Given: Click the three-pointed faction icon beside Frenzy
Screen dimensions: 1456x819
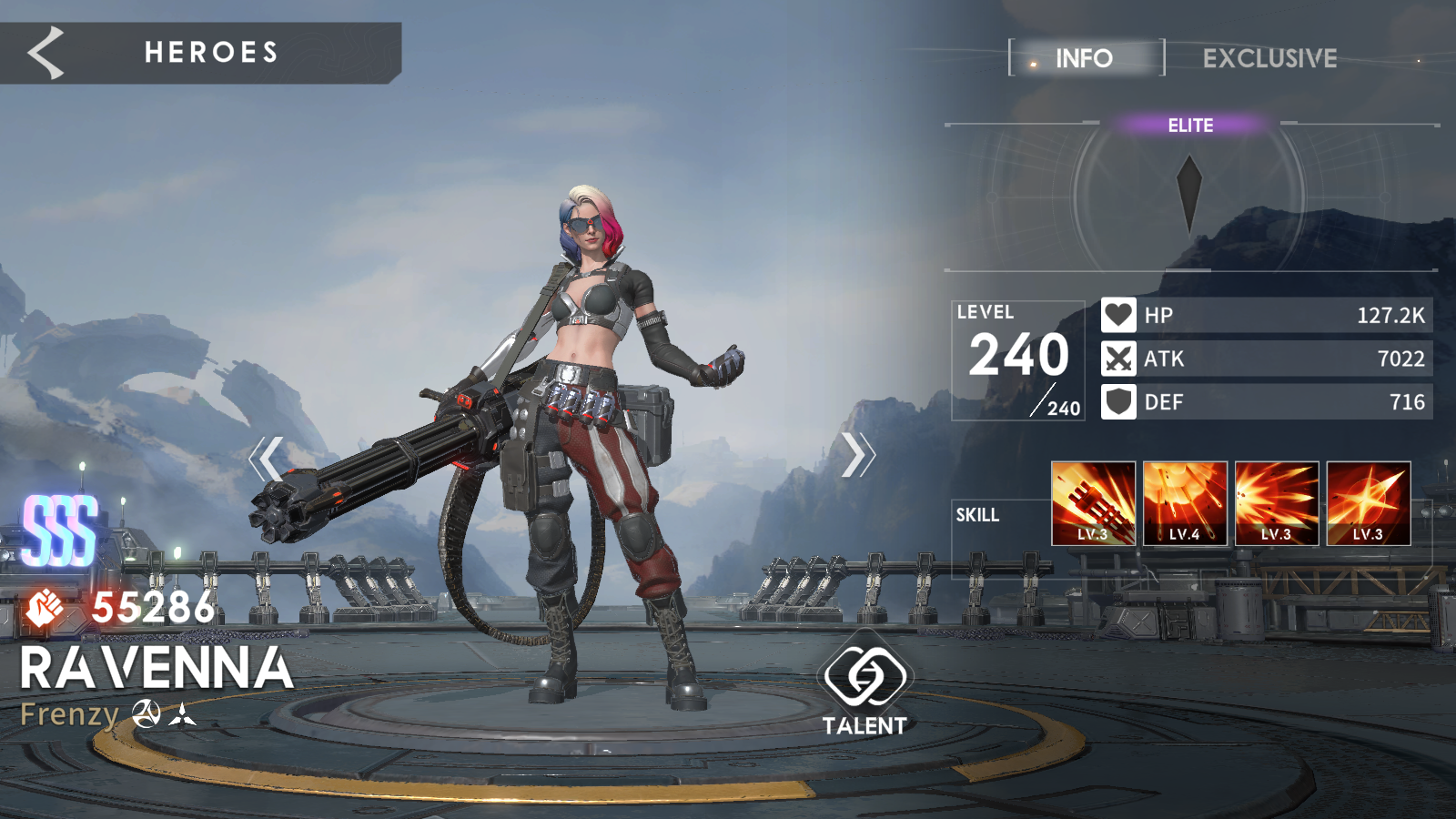Looking at the screenshot, I should [x=182, y=714].
